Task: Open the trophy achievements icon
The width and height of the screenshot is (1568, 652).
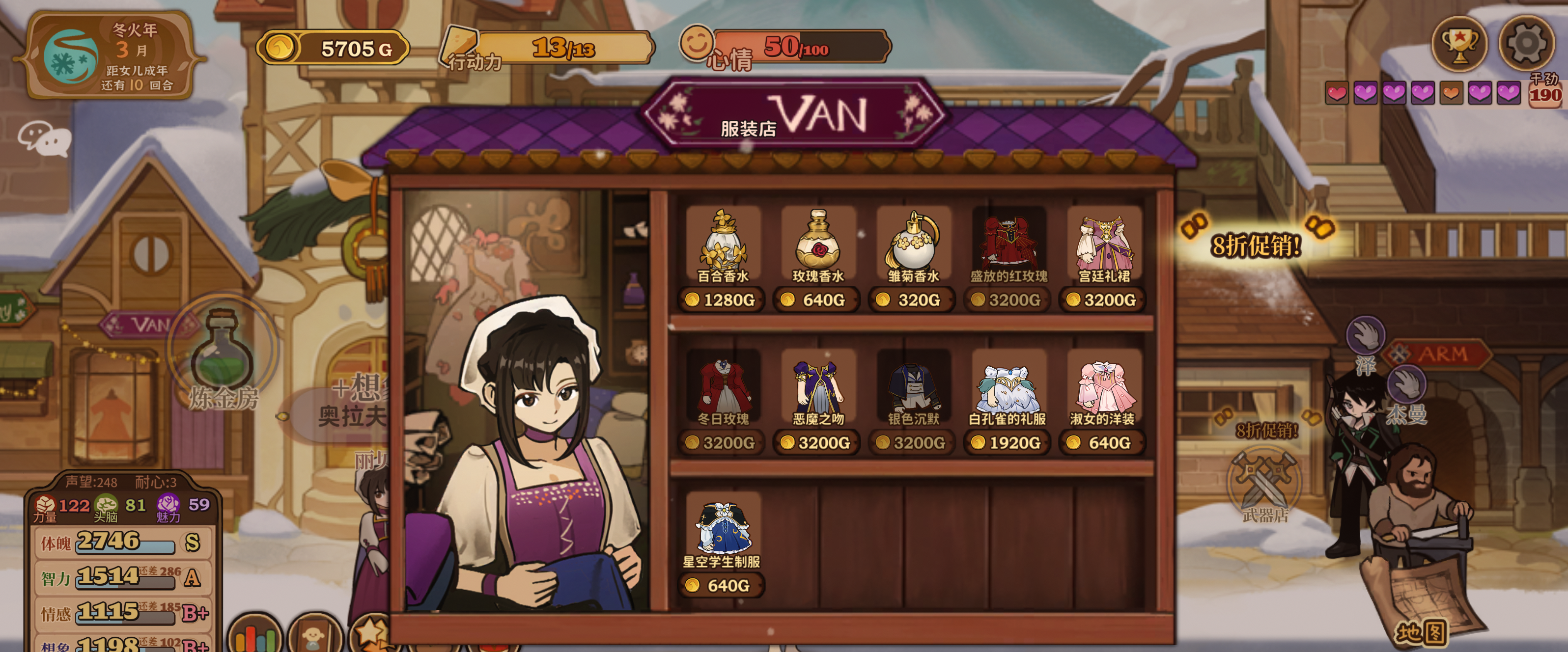Action: pyautogui.click(x=1459, y=44)
